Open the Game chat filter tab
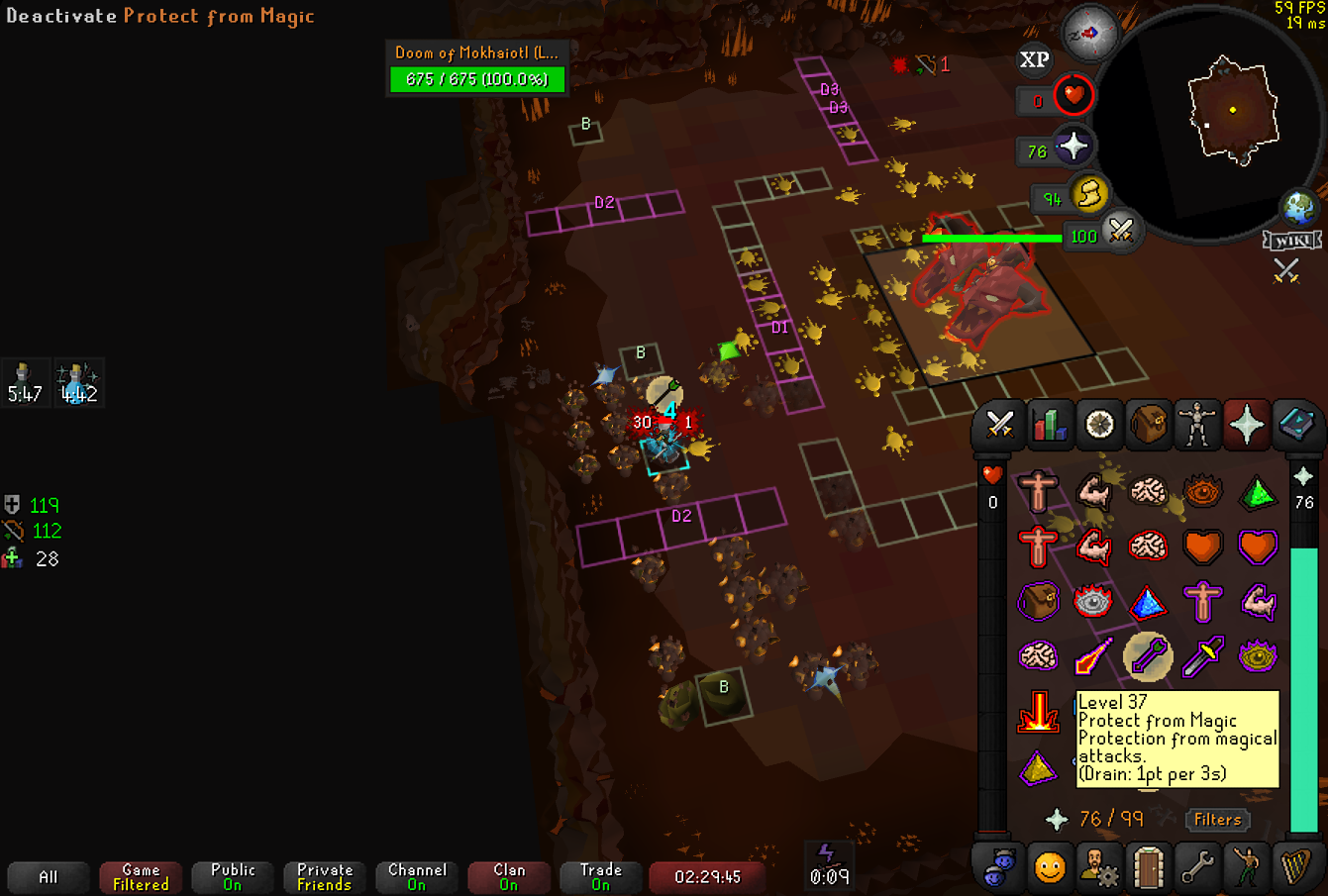Image resolution: width=1328 pixels, height=896 pixels. [x=141, y=877]
